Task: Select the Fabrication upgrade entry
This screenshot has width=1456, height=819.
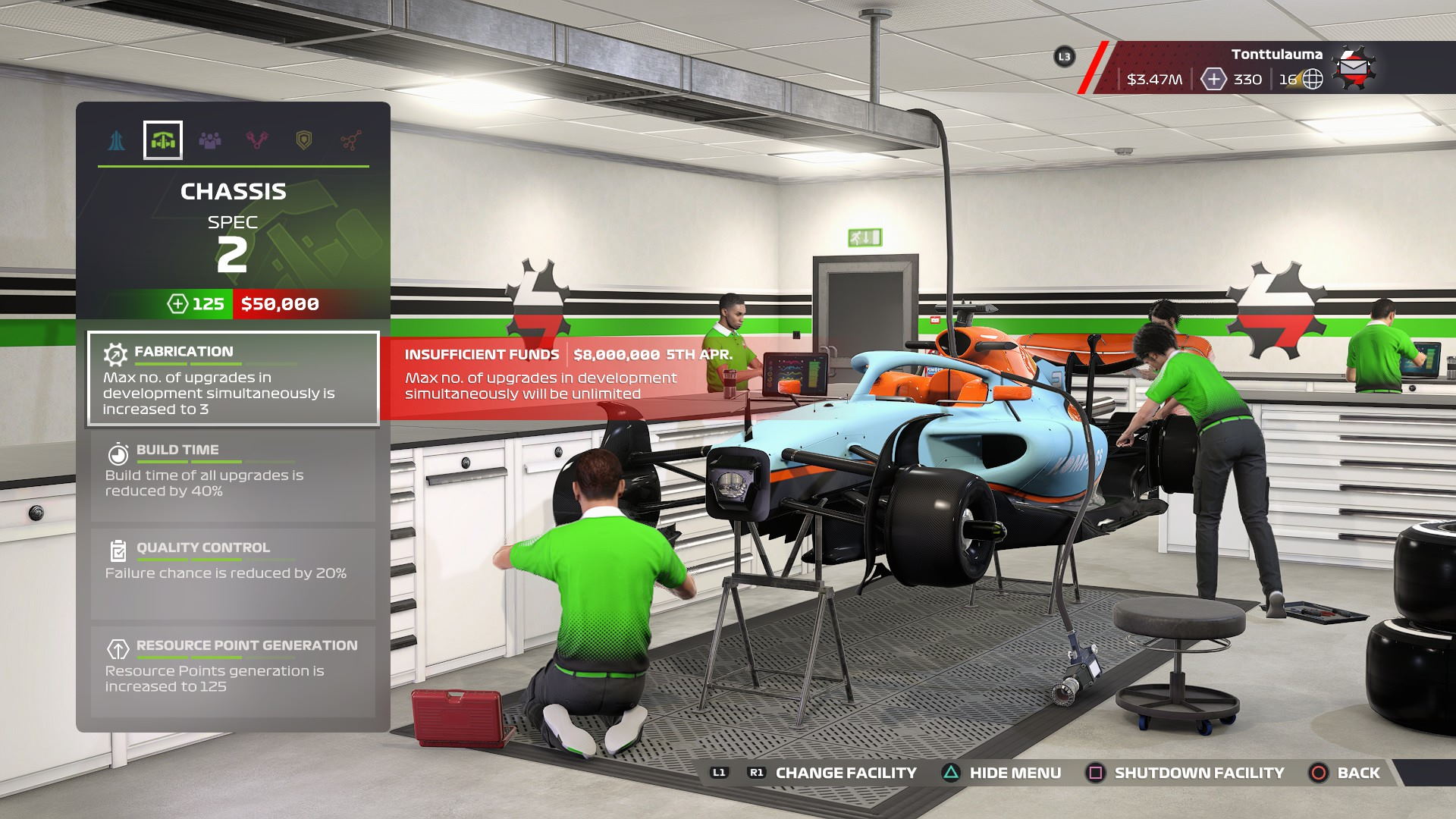Action: [x=233, y=379]
